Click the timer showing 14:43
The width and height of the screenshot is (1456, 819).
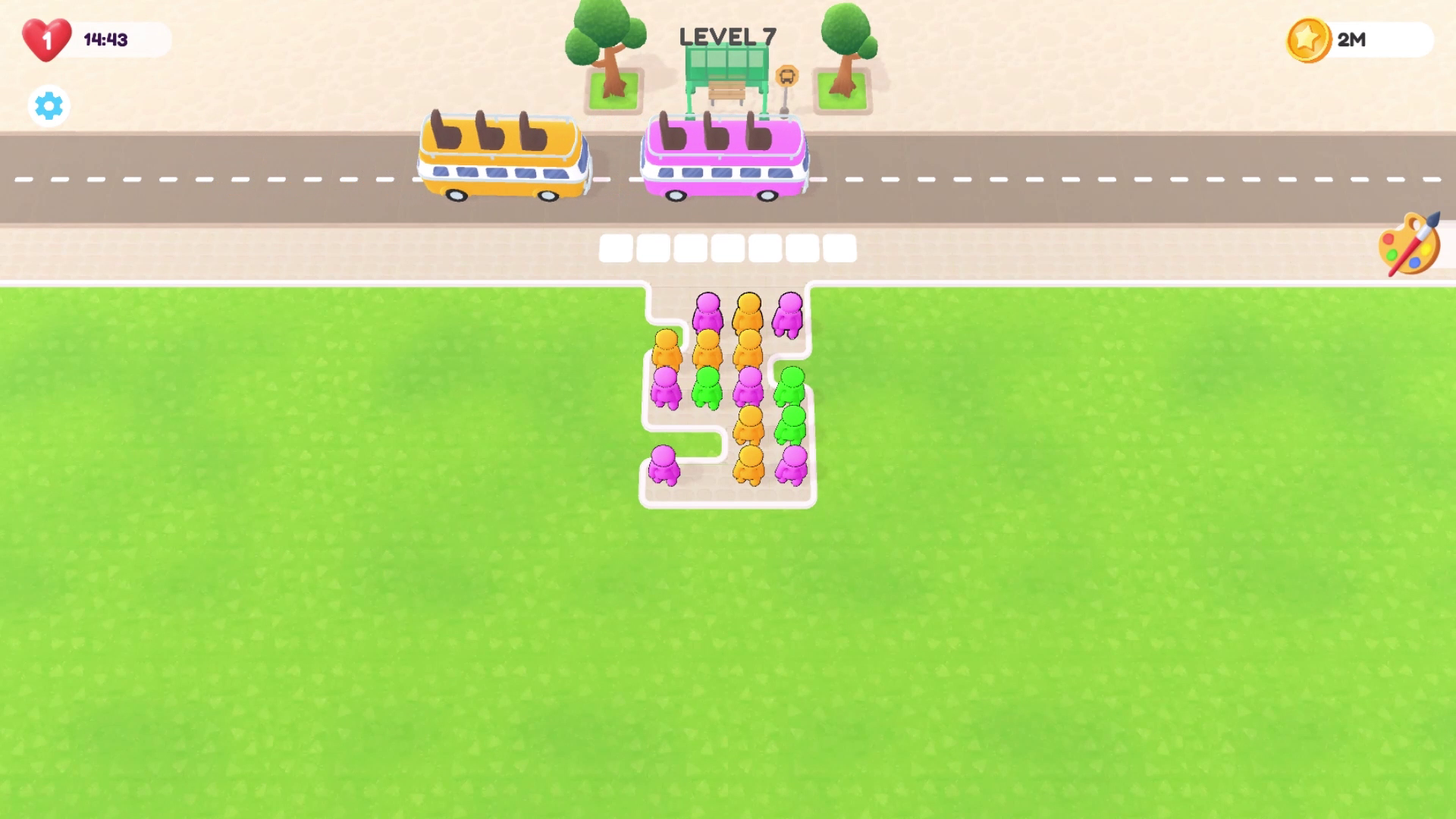pos(105,39)
